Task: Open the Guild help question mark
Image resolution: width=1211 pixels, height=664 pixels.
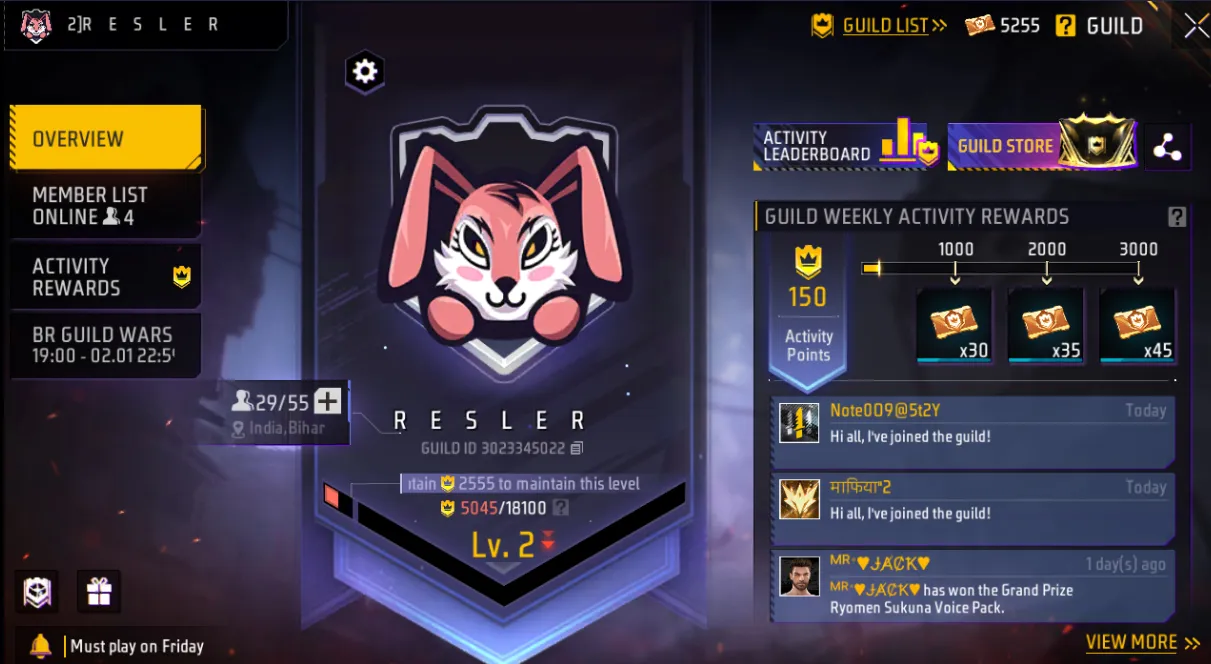Action: tap(1066, 26)
